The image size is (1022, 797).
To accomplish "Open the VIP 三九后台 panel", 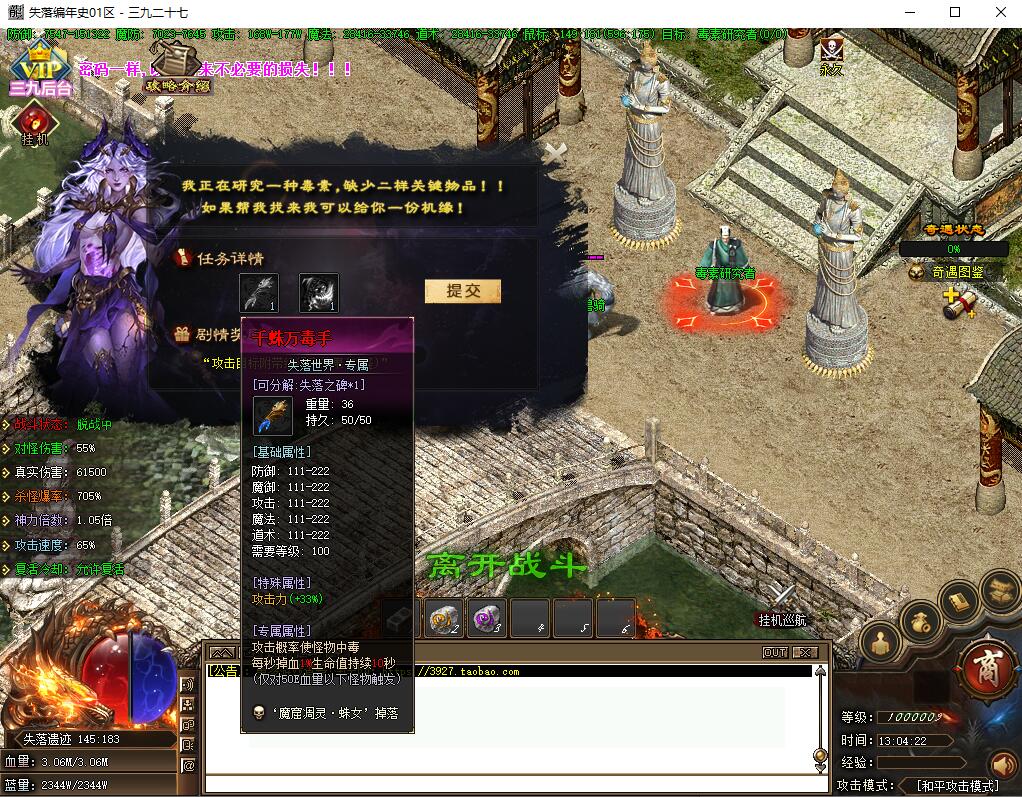I will pos(40,70).
